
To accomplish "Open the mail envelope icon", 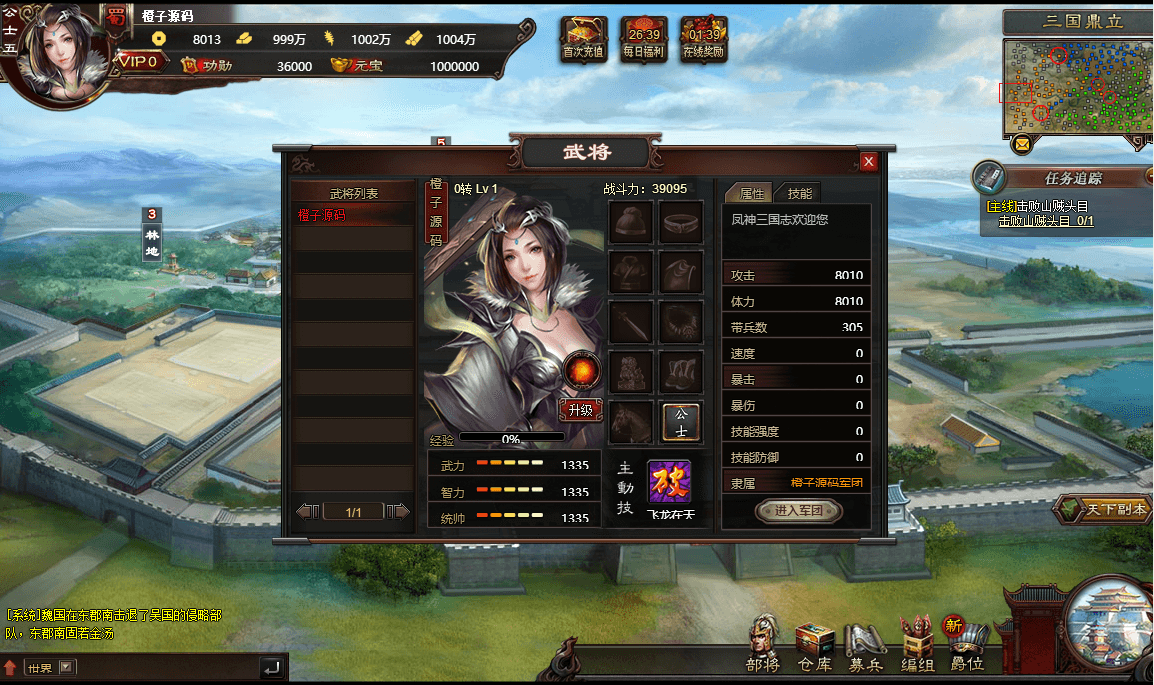I will pyautogui.click(x=1021, y=145).
